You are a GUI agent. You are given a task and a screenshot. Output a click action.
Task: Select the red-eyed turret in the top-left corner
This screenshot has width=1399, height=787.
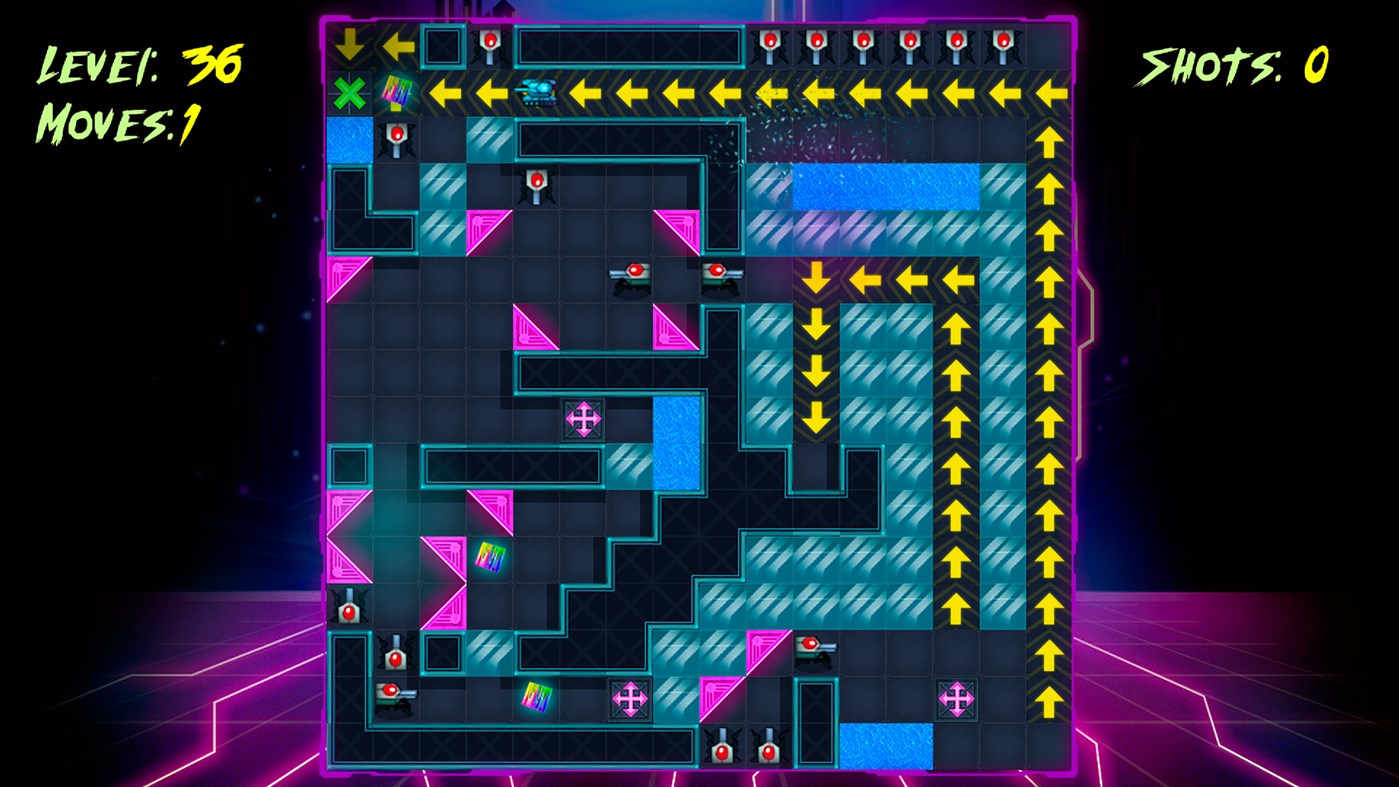pos(490,42)
